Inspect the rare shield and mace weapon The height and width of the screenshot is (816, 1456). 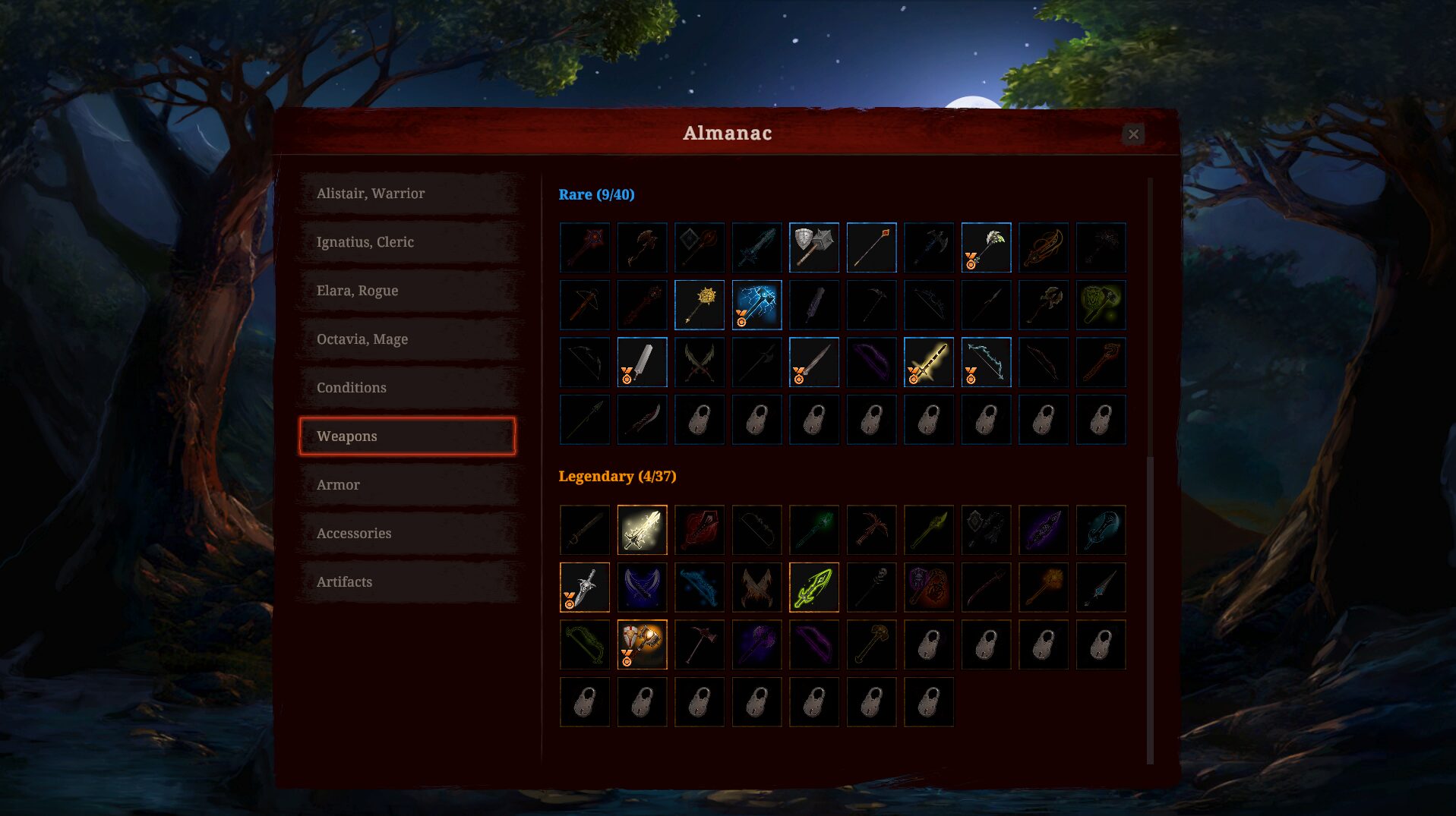(813, 247)
